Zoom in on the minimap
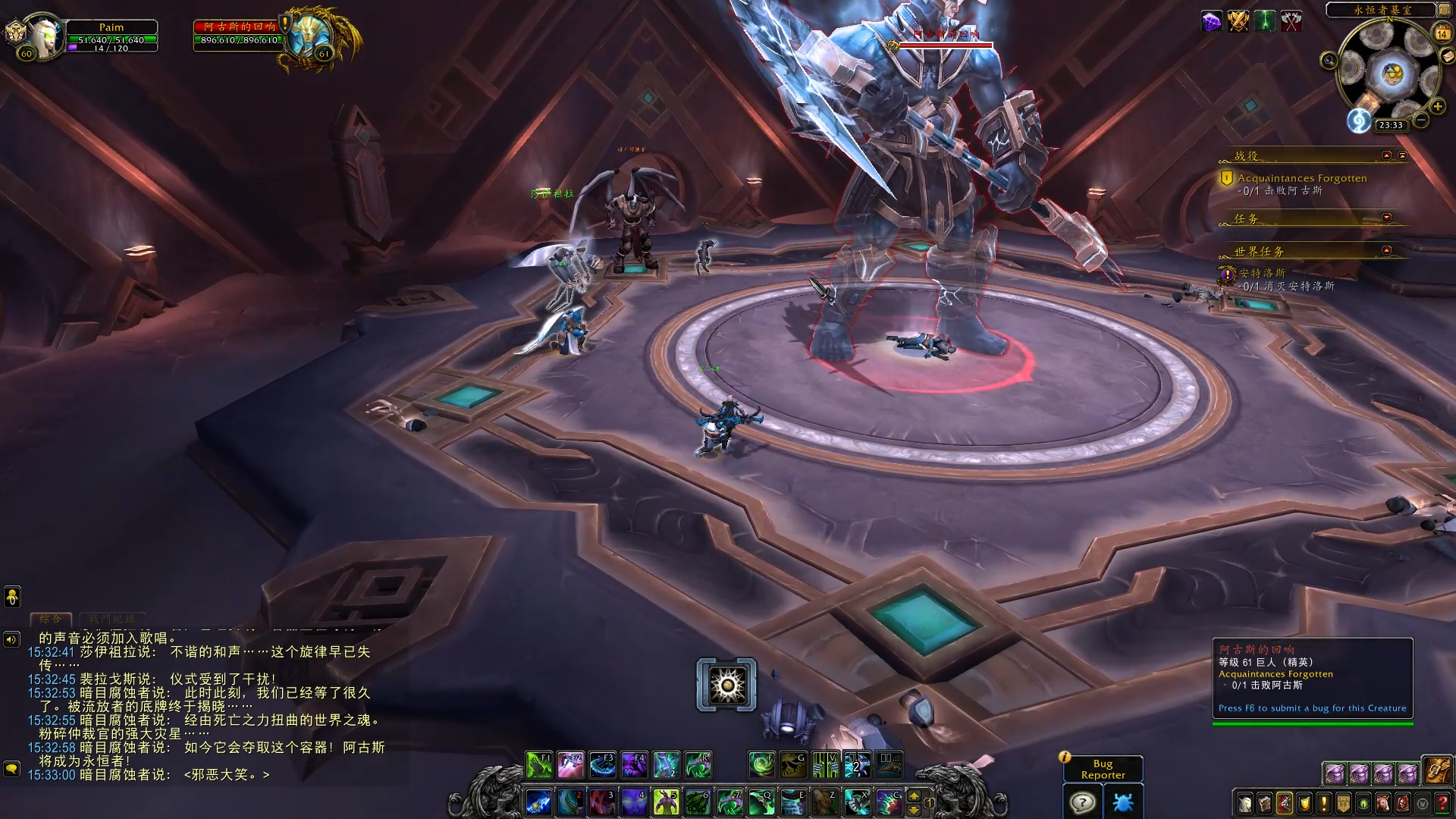Viewport: 1456px width, 819px height. [1437, 107]
